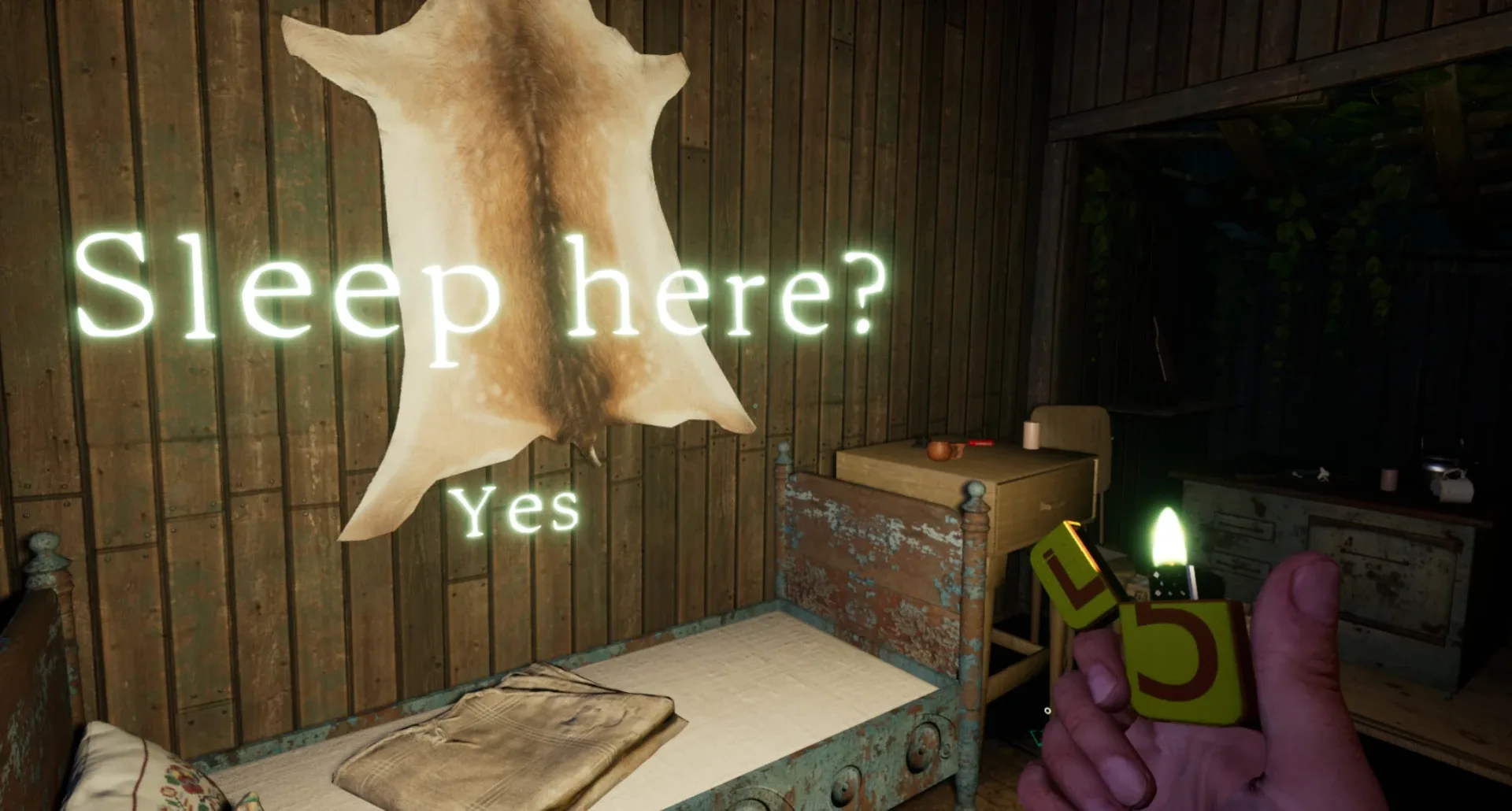
Task: Open the desk drawer with the metal handle
Action: (1051, 506)
